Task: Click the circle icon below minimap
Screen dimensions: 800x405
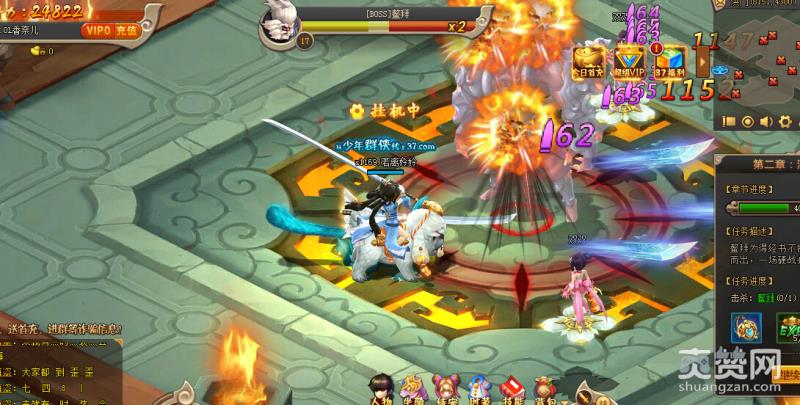Action: tap(747, 122)
